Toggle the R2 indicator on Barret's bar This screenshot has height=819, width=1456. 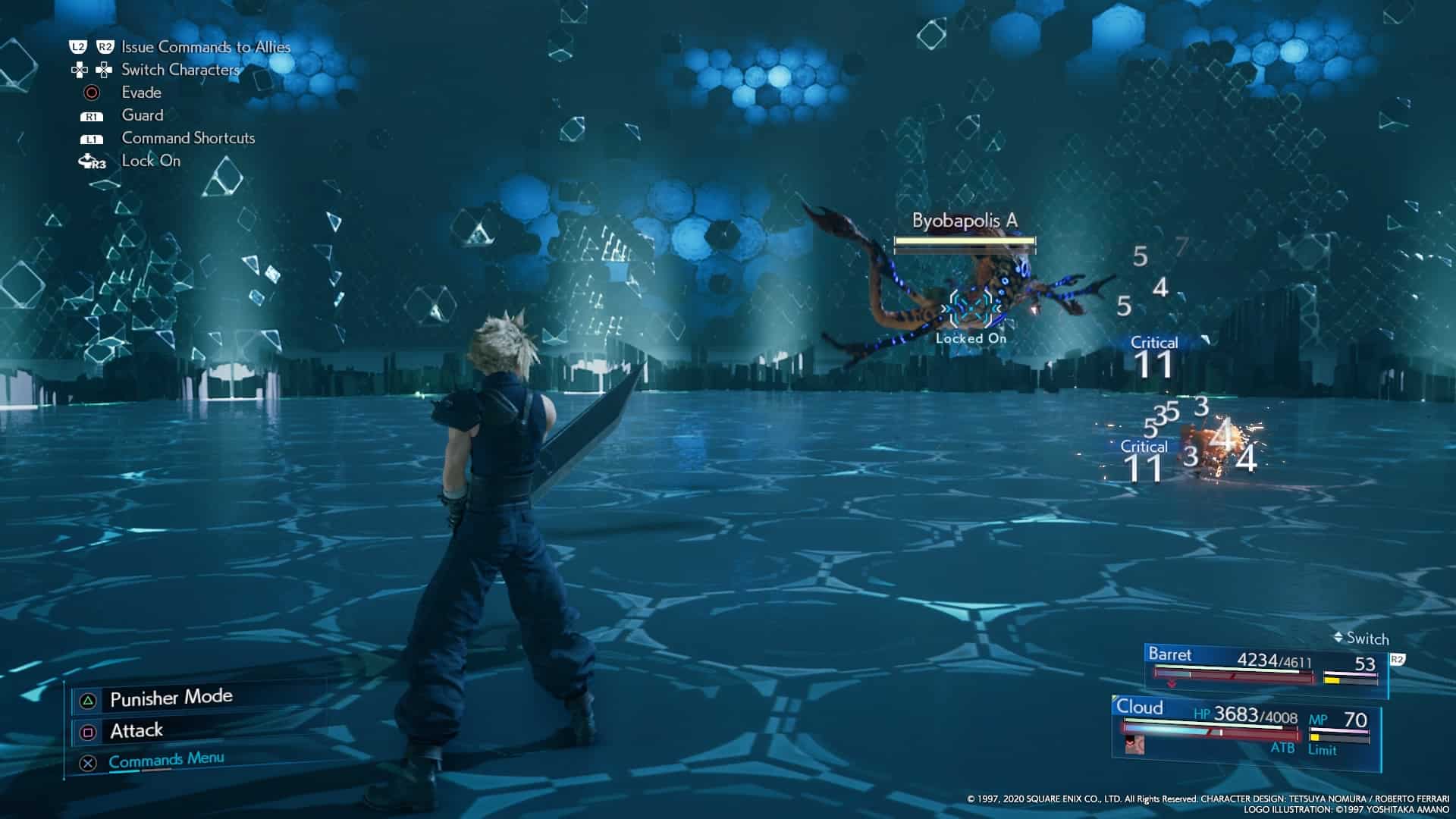coord(1399,658)
